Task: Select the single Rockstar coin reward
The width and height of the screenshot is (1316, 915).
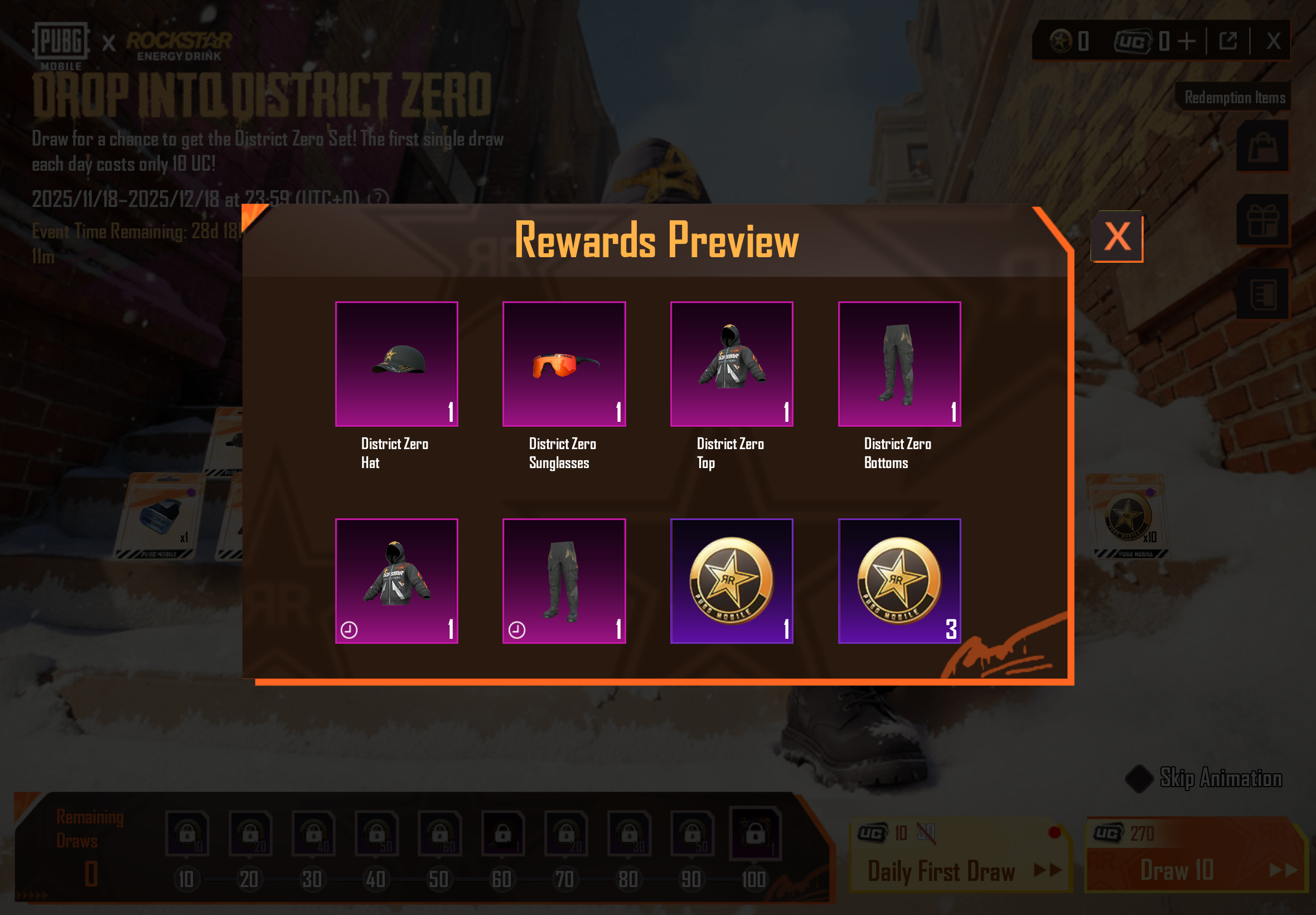Action: click(x=732, y=581)
